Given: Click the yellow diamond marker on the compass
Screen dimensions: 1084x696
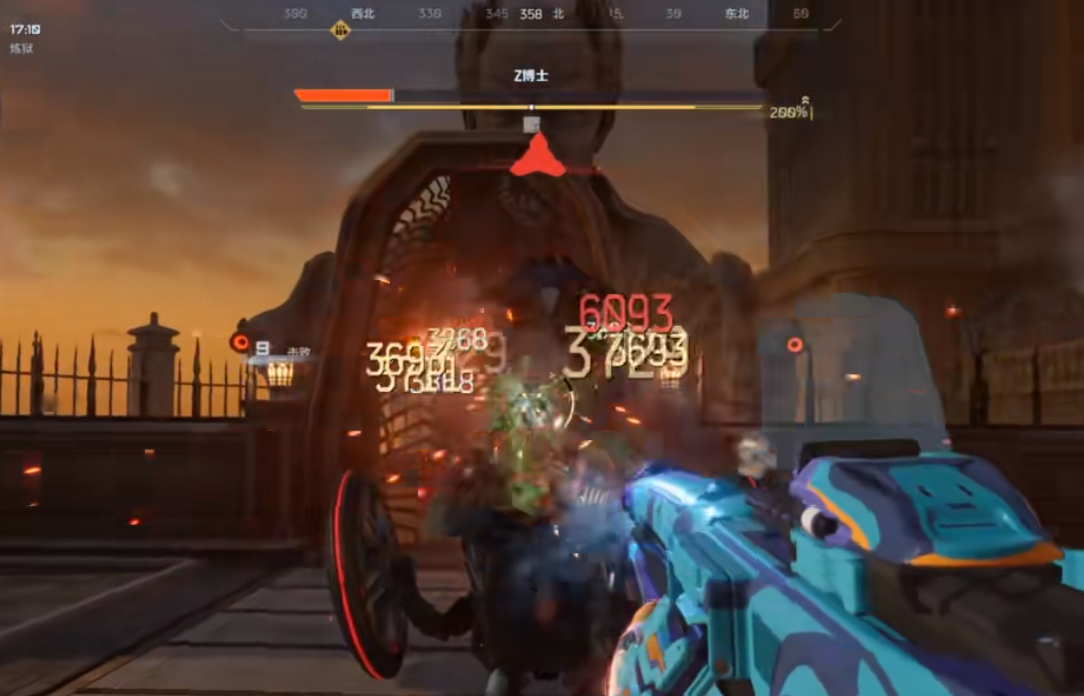Looking at the screenshot, I should (x=341, y=31).
